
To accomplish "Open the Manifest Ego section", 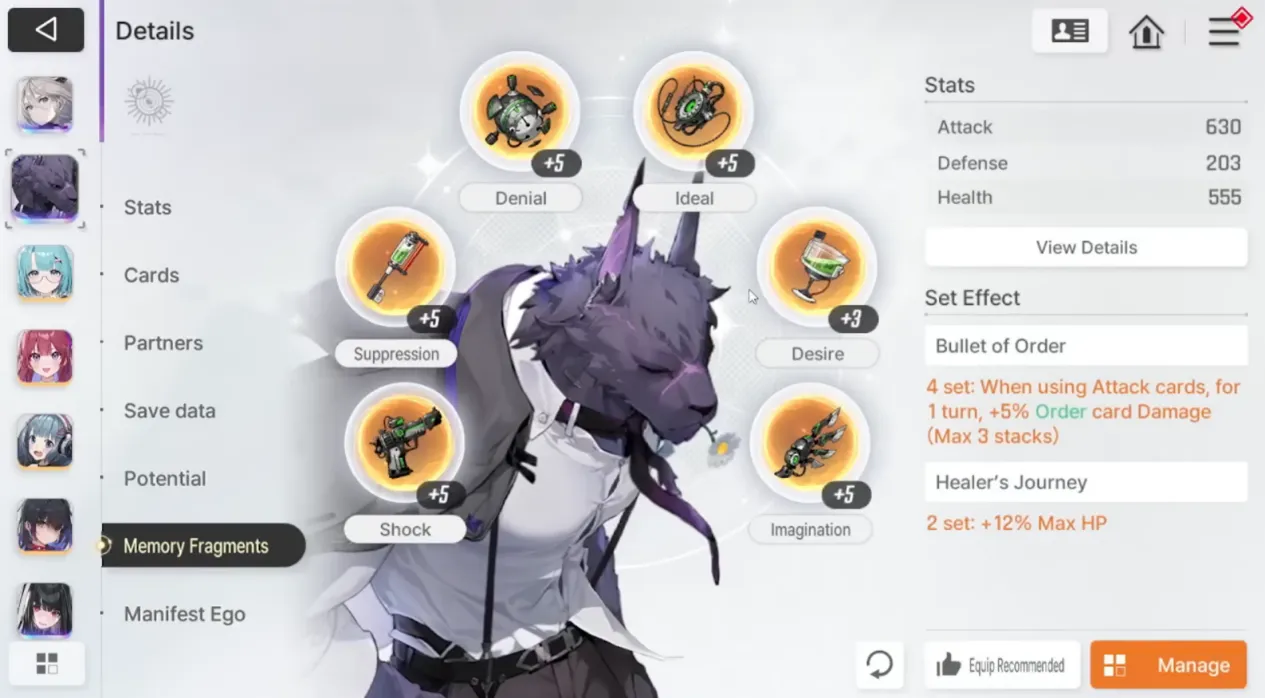I will pyautogui.click(x=184, y=615).
